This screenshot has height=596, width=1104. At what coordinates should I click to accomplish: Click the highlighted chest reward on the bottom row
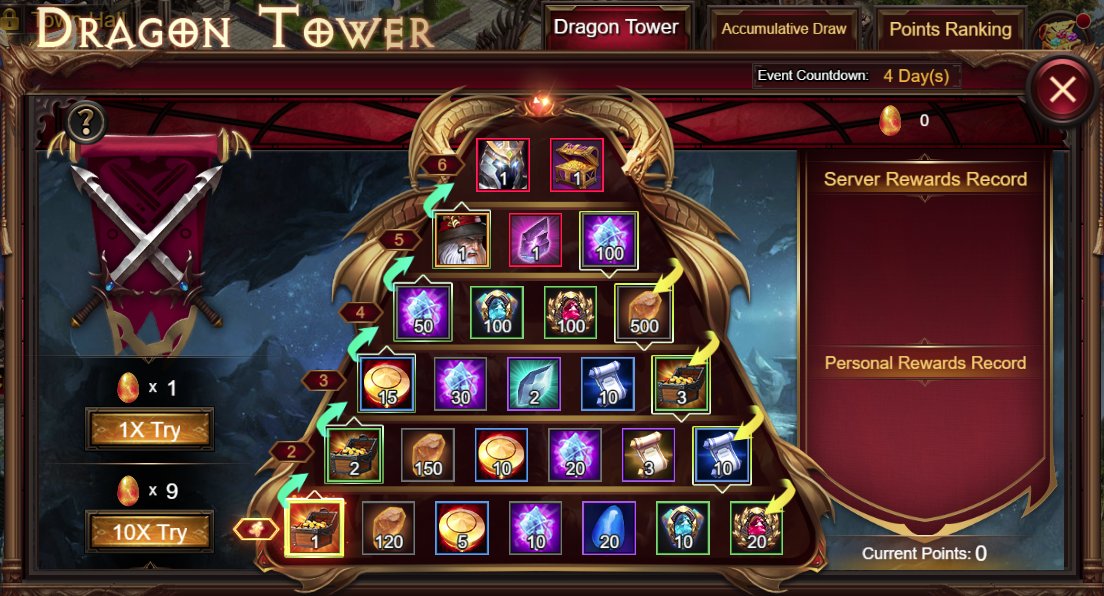click(x=314, y=528)
